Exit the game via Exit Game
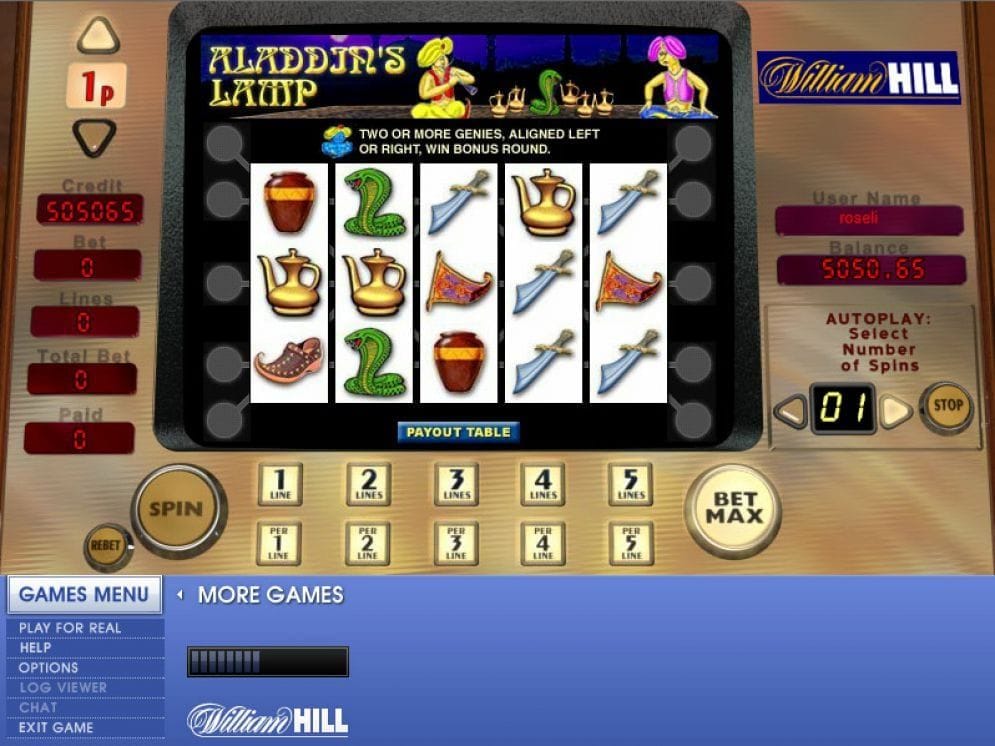 56,728
